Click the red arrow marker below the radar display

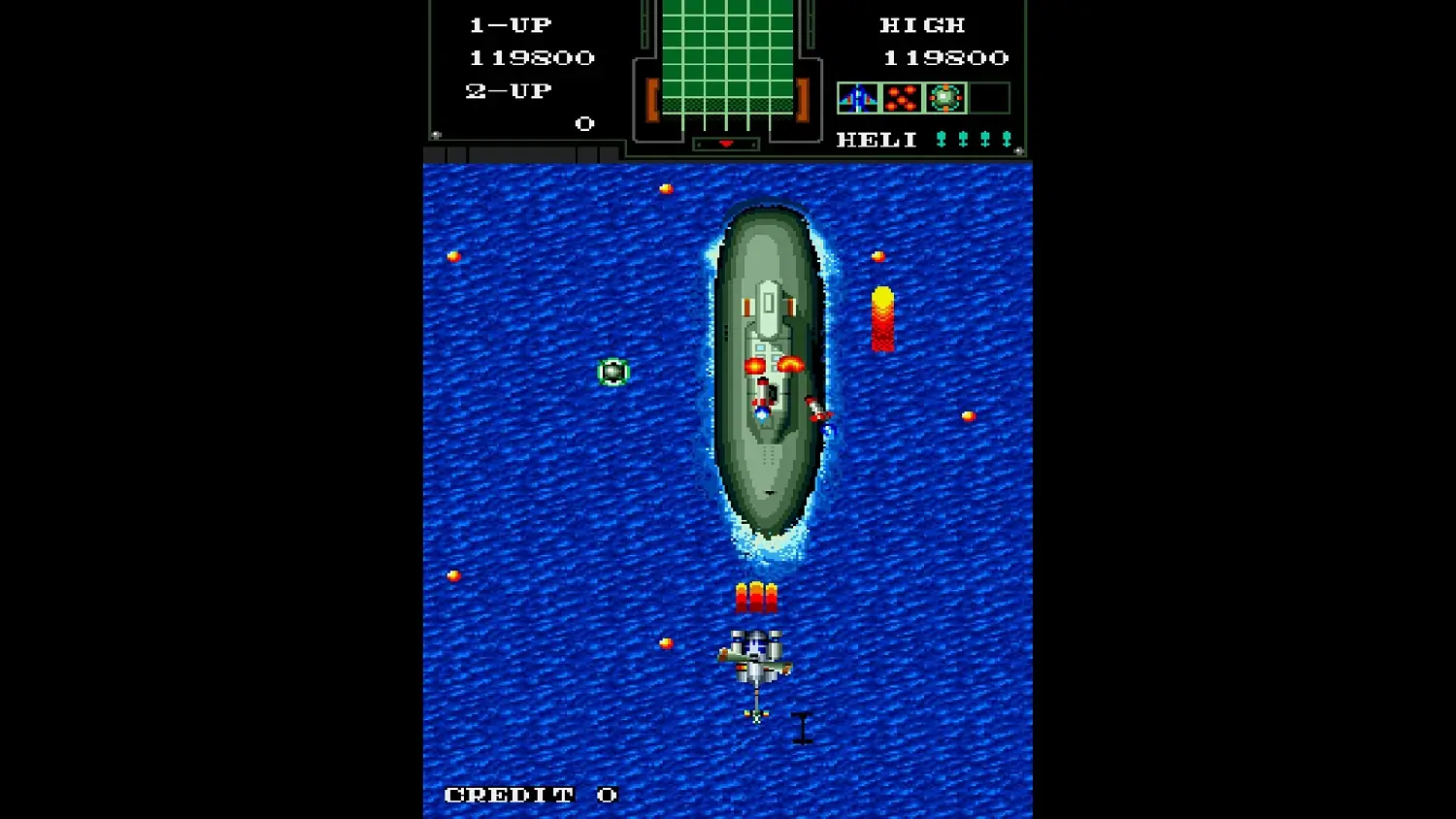[x=726, y=142]
